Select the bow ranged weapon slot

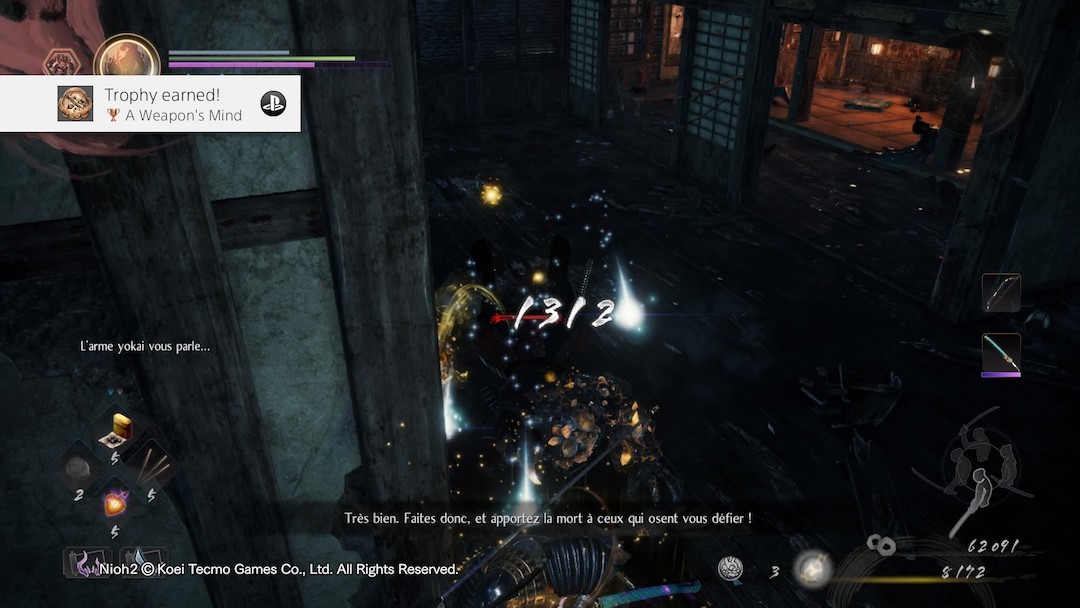(1001, 293)
